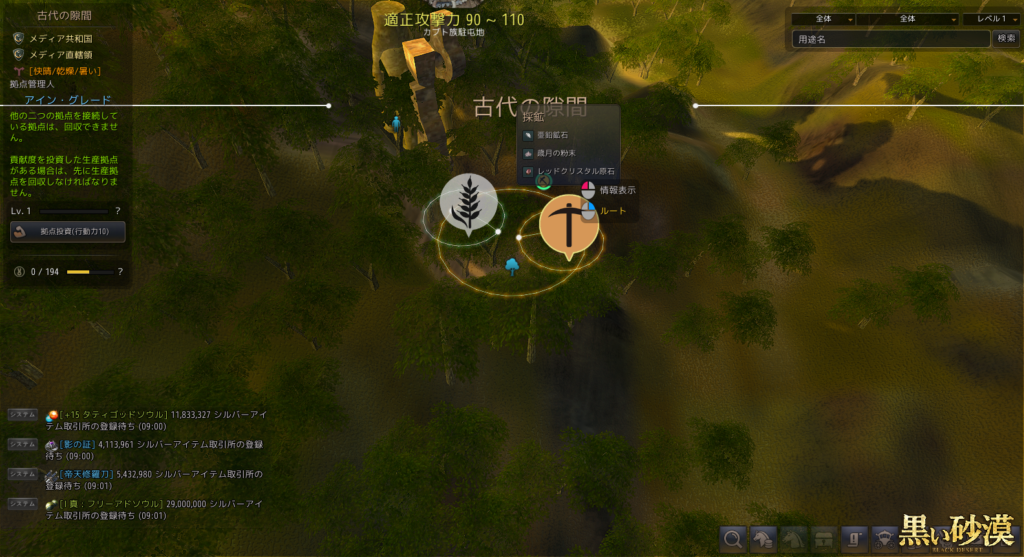Viewport: 1024px width, 557px height.
Task: Click the 検索 search button
Action: 1006,39
